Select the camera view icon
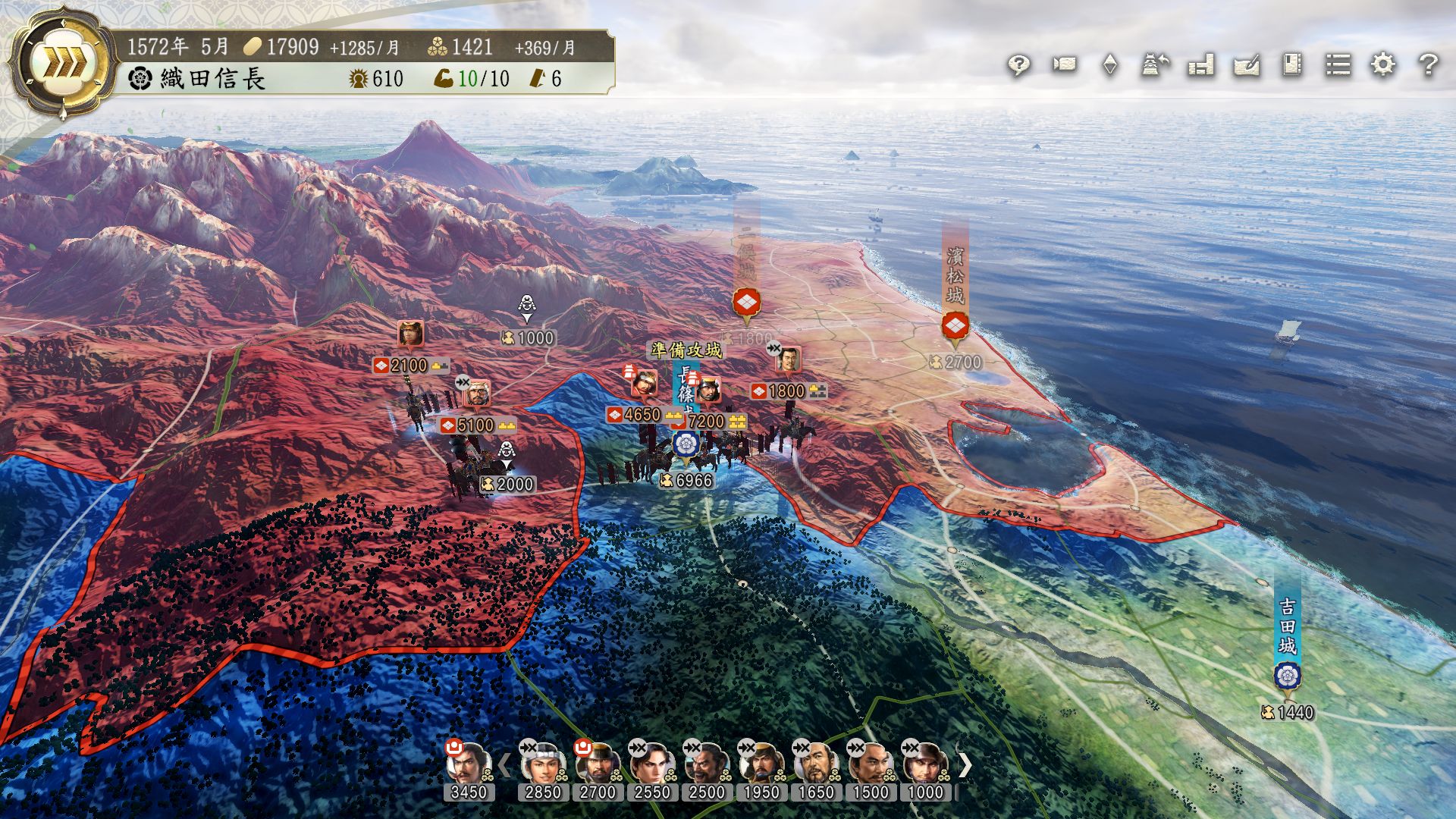This screenshot has width=1456, height=819. click(1064, 65)
